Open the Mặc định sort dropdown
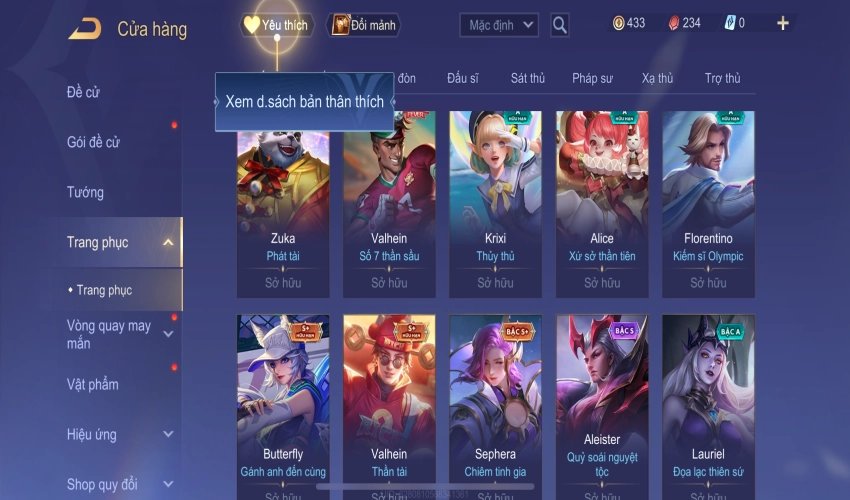This screenshot has height=500, width=850. pos(499,25)
